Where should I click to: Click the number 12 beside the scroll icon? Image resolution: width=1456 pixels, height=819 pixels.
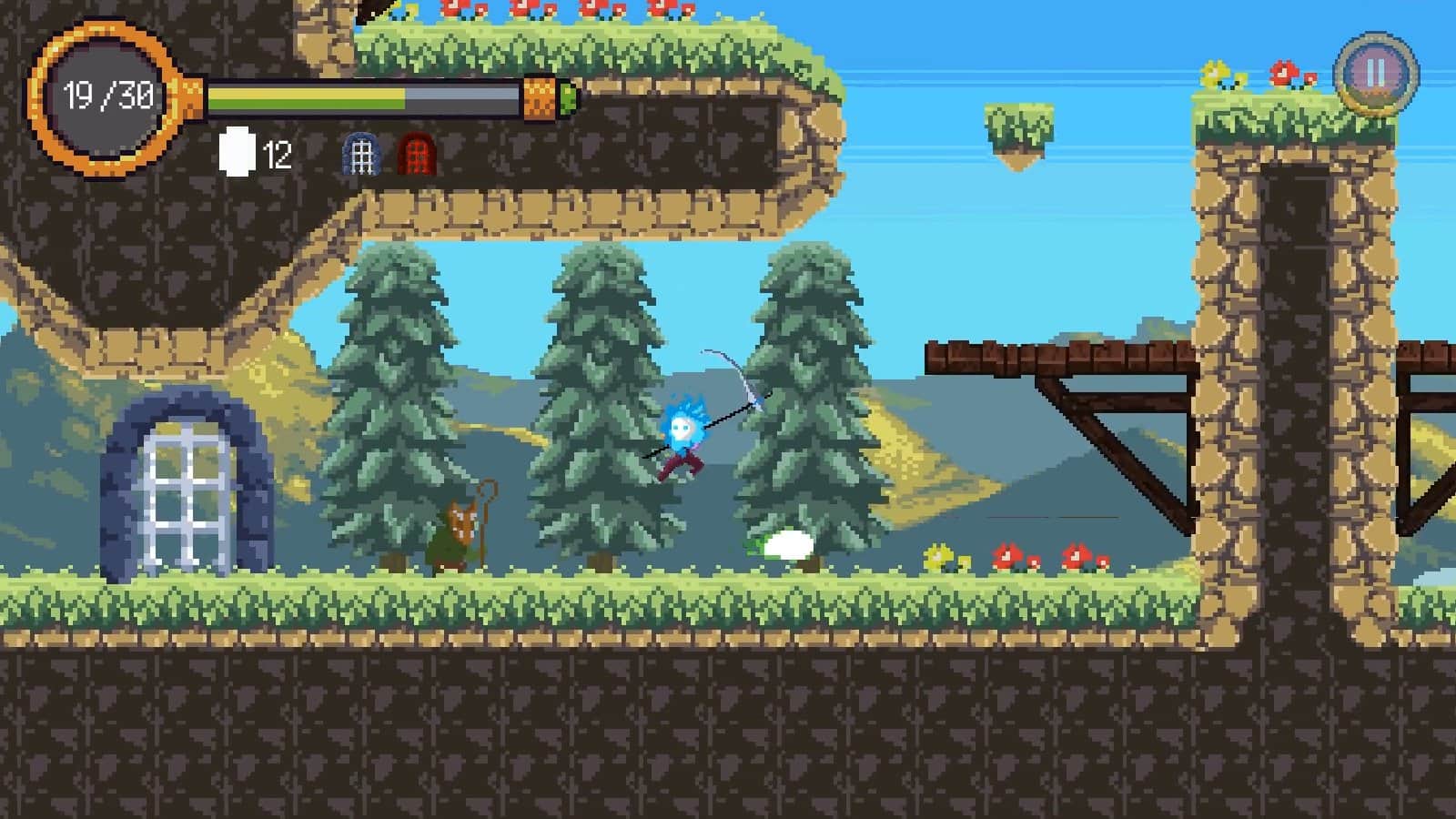tap(277, 155)
